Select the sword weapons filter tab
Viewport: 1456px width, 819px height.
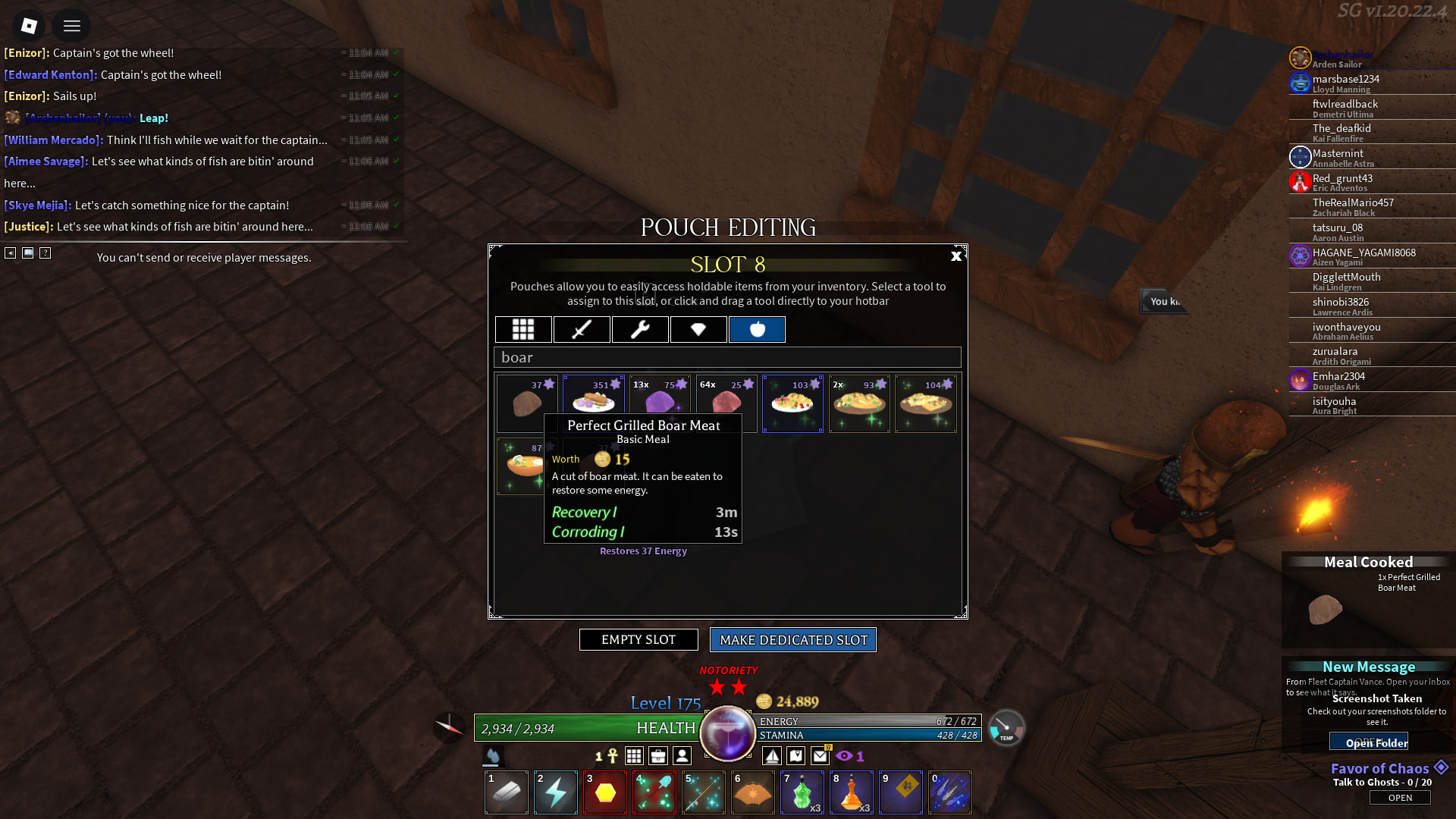click(x=582, y=330)
